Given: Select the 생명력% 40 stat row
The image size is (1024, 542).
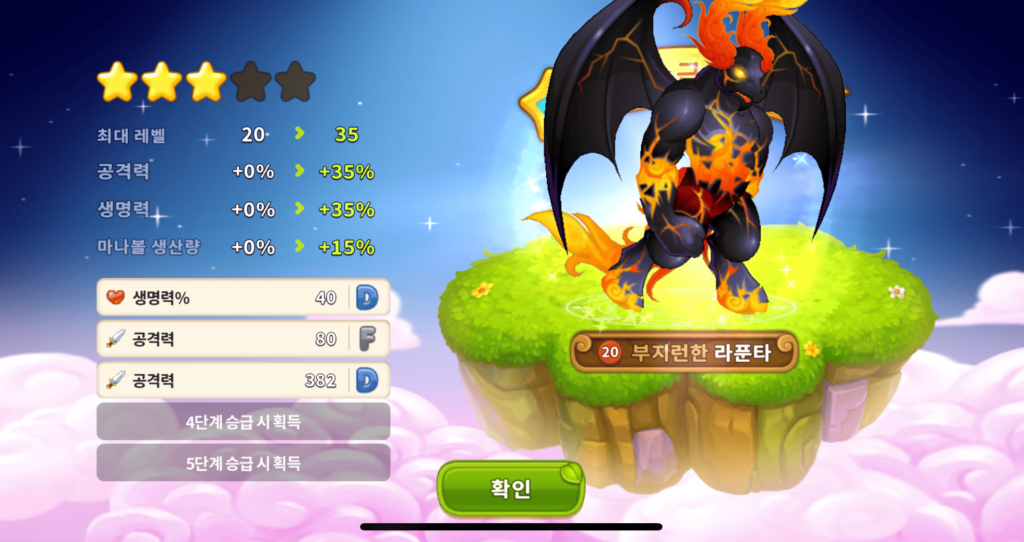Looking at the screenshot, I should tap(243, 297).
